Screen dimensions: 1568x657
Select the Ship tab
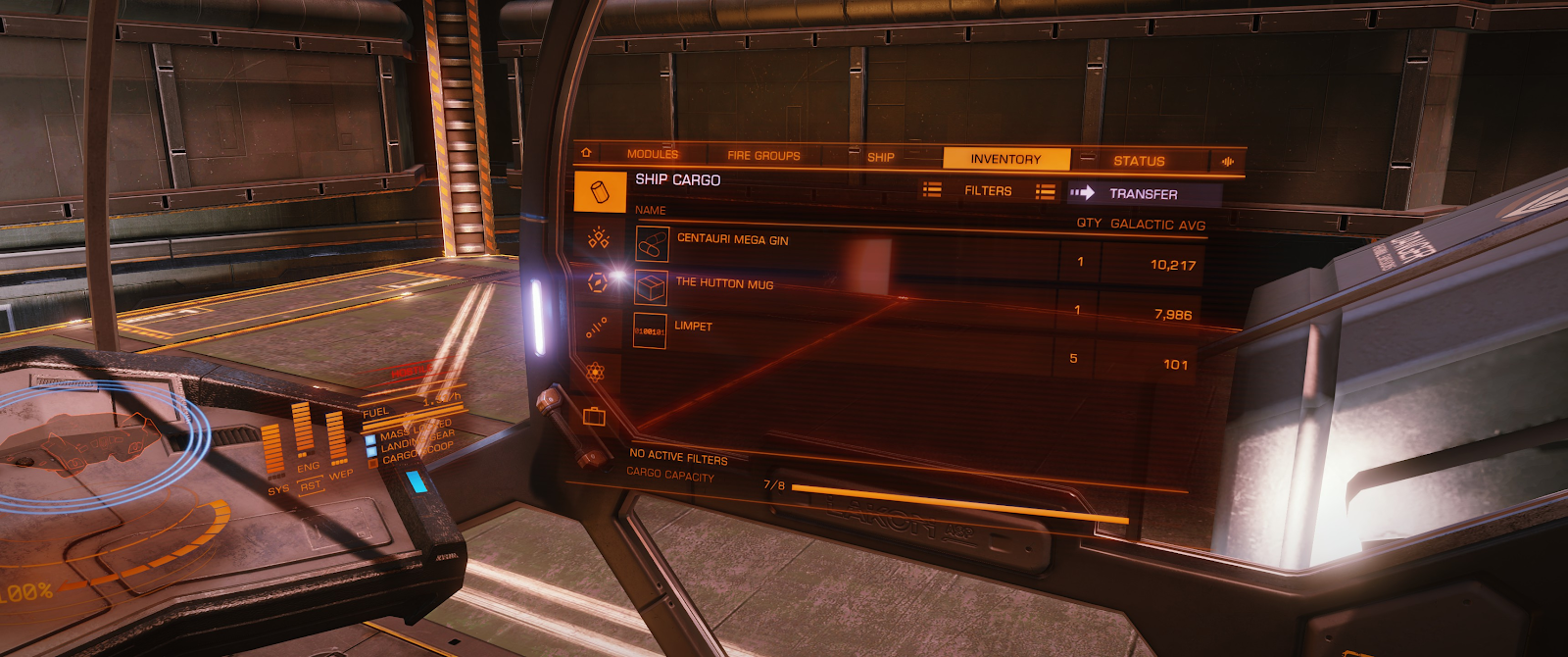[880, 157]
